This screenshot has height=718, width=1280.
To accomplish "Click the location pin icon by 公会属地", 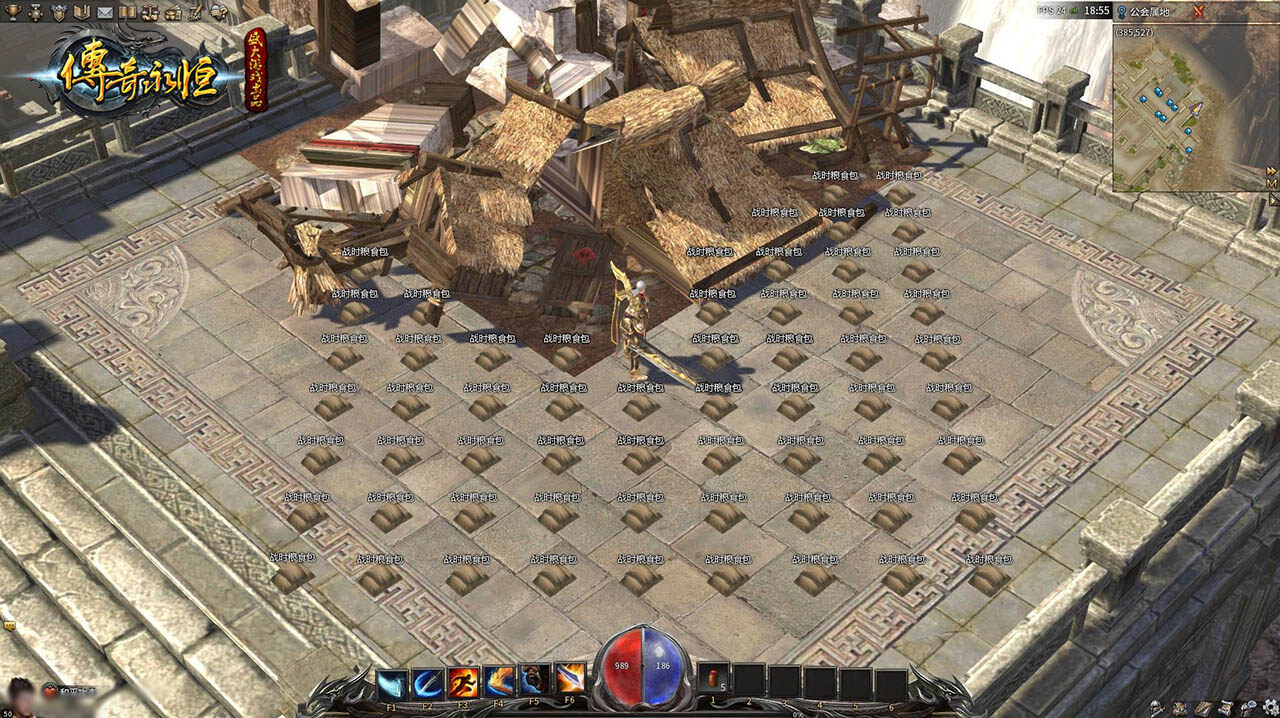I will 1122,11.
